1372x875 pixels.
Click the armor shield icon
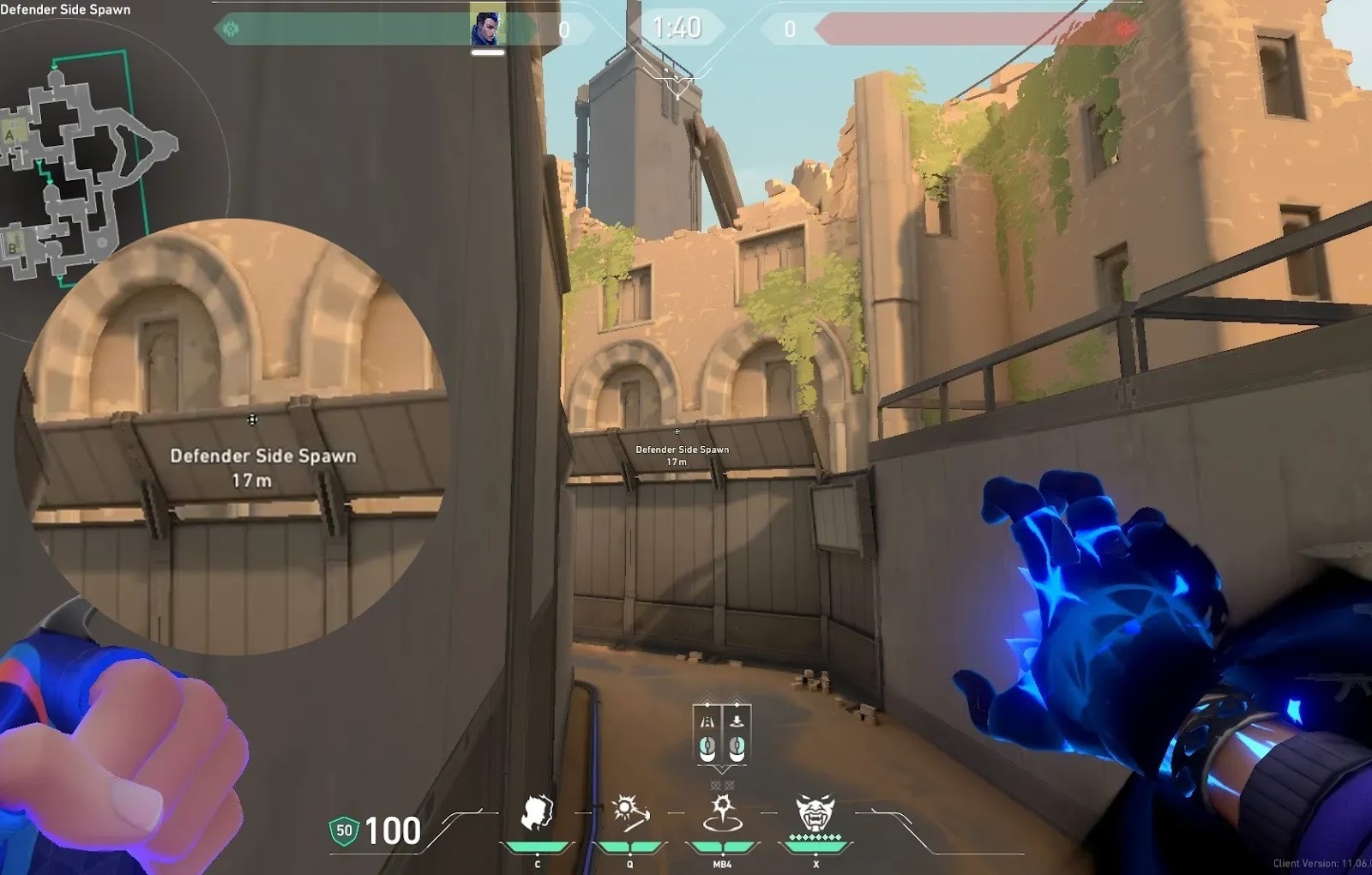point(344,830)
